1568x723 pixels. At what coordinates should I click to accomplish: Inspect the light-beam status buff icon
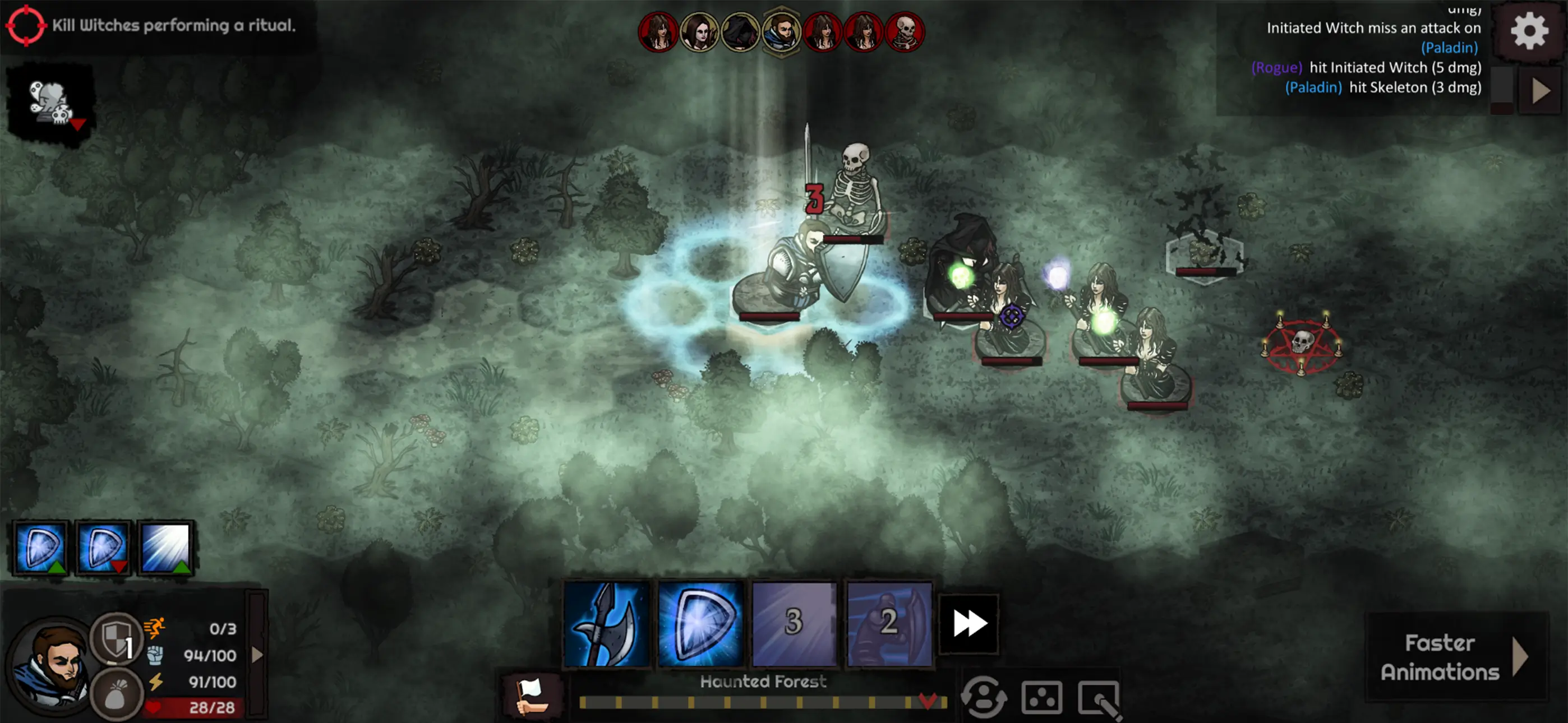click(x=165, y=547)
